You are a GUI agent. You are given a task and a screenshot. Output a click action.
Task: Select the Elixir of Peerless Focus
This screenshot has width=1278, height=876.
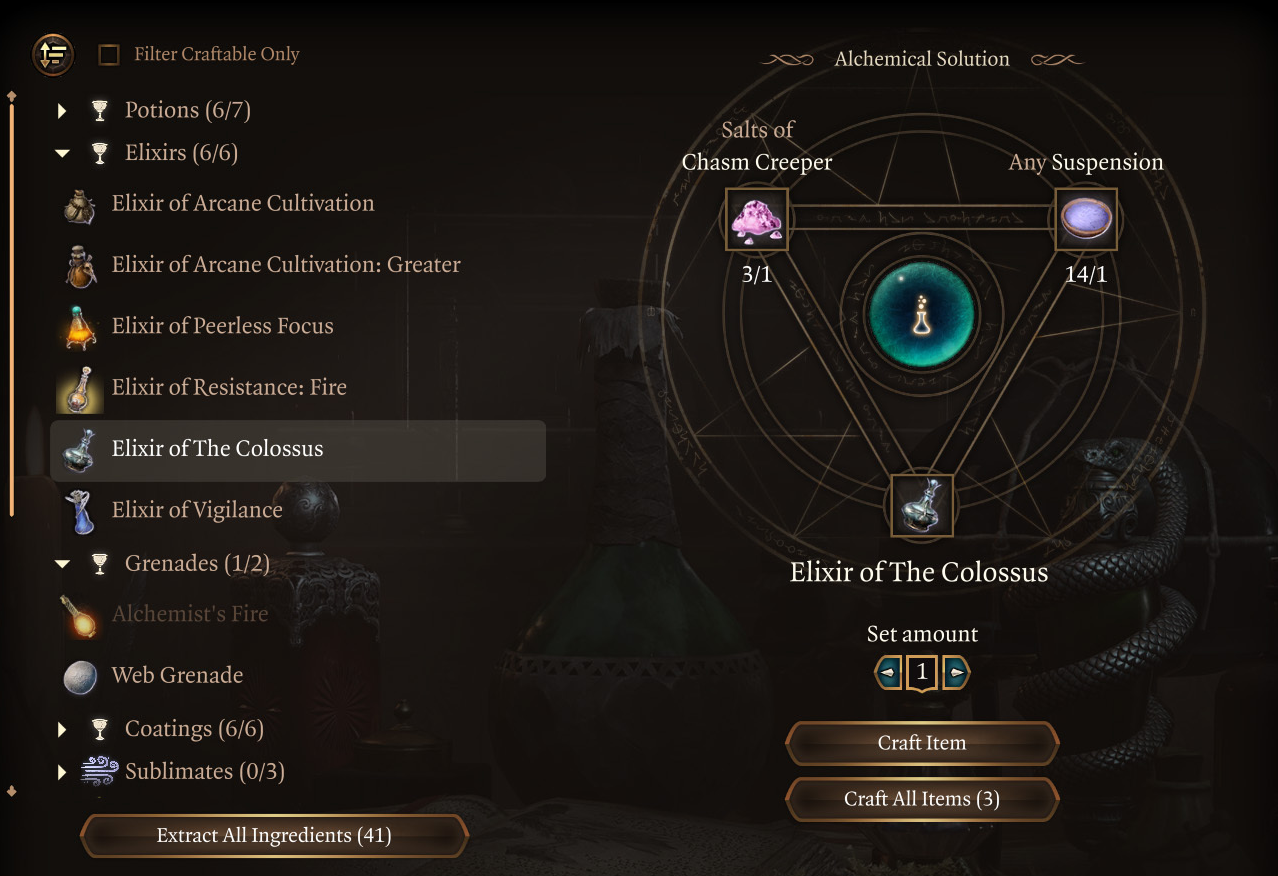(x=222, y=326)
